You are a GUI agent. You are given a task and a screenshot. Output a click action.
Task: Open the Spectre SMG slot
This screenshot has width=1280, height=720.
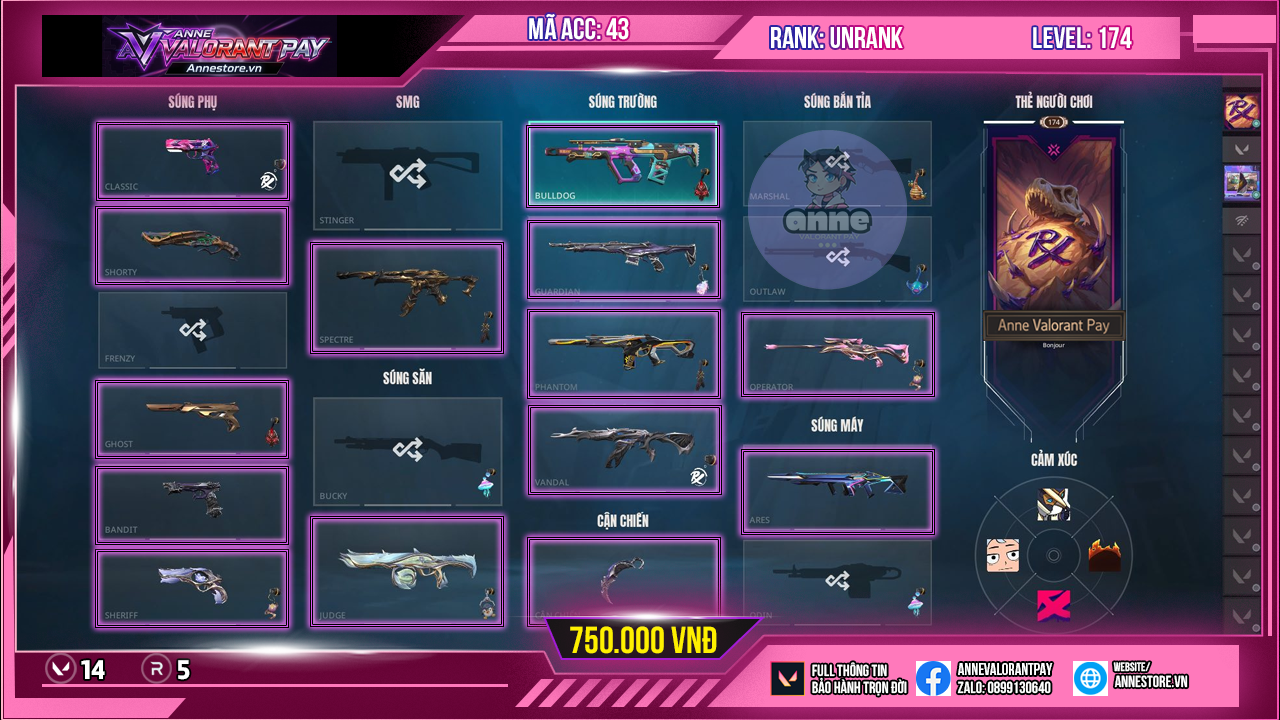coord(407,297)
